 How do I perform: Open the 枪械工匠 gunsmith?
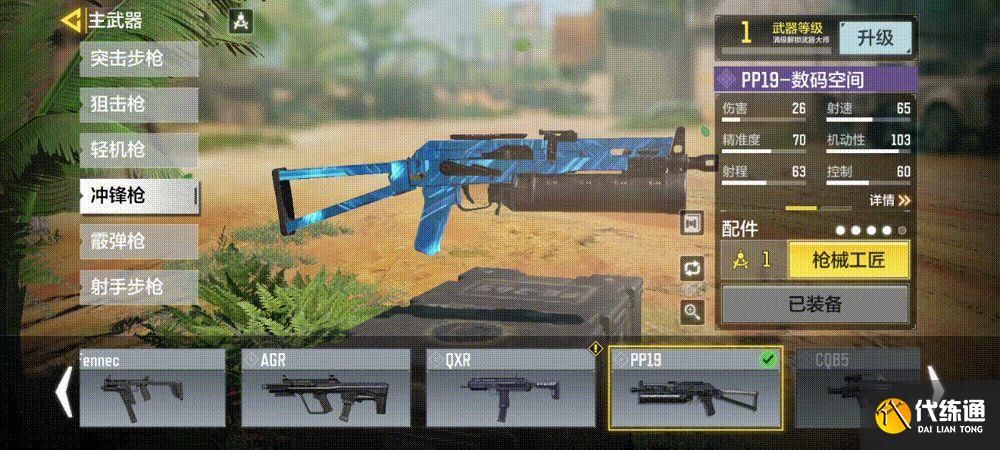point(848,260)
